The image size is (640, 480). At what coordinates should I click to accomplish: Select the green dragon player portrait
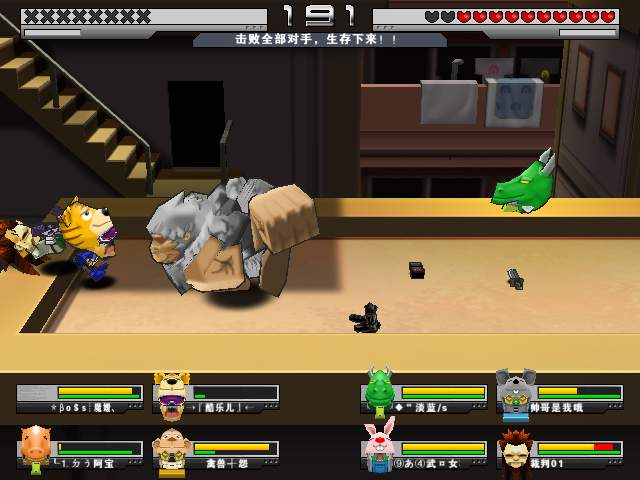point(379,389)
